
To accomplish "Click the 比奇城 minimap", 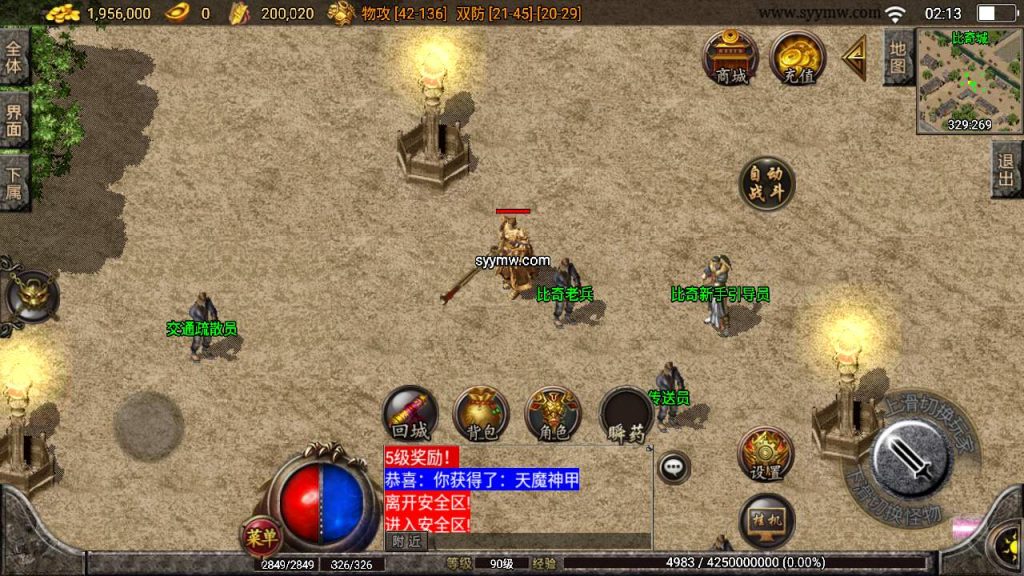I will click(x=968, y=78).
